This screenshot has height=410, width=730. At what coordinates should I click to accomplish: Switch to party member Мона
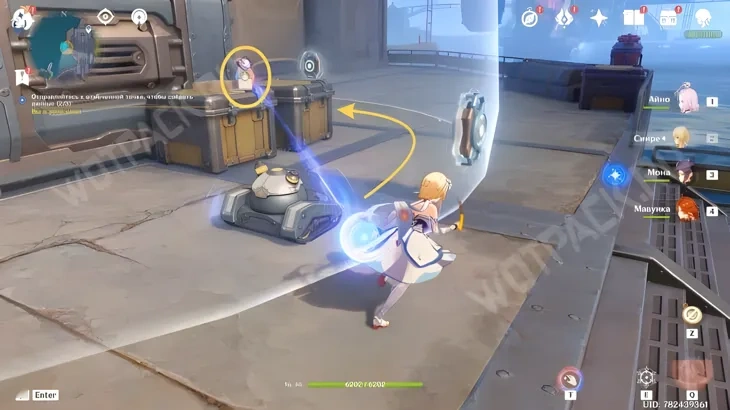[x=686, y=173]
